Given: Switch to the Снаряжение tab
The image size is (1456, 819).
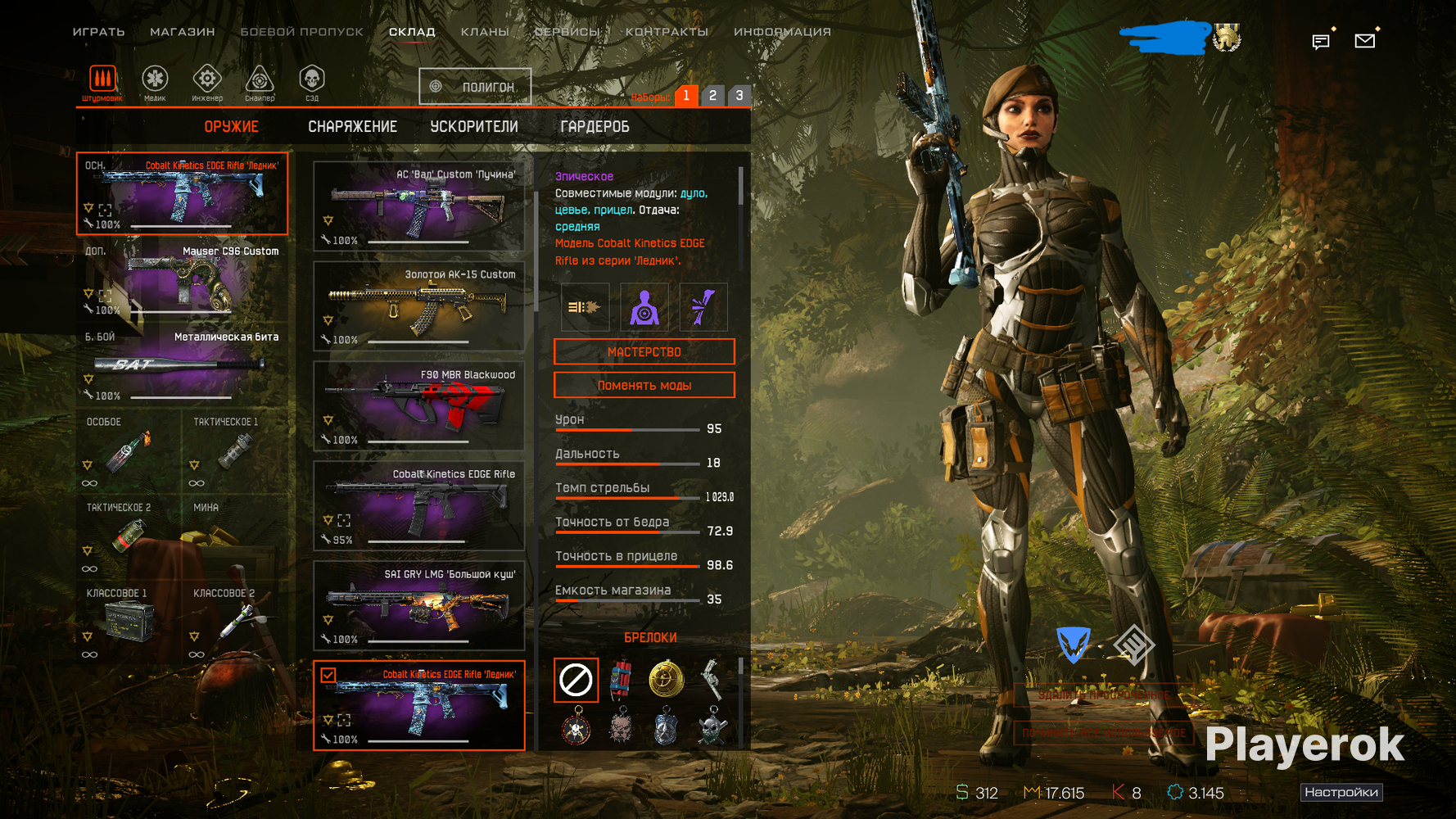Looking at the screenshot, I should 352,127.
